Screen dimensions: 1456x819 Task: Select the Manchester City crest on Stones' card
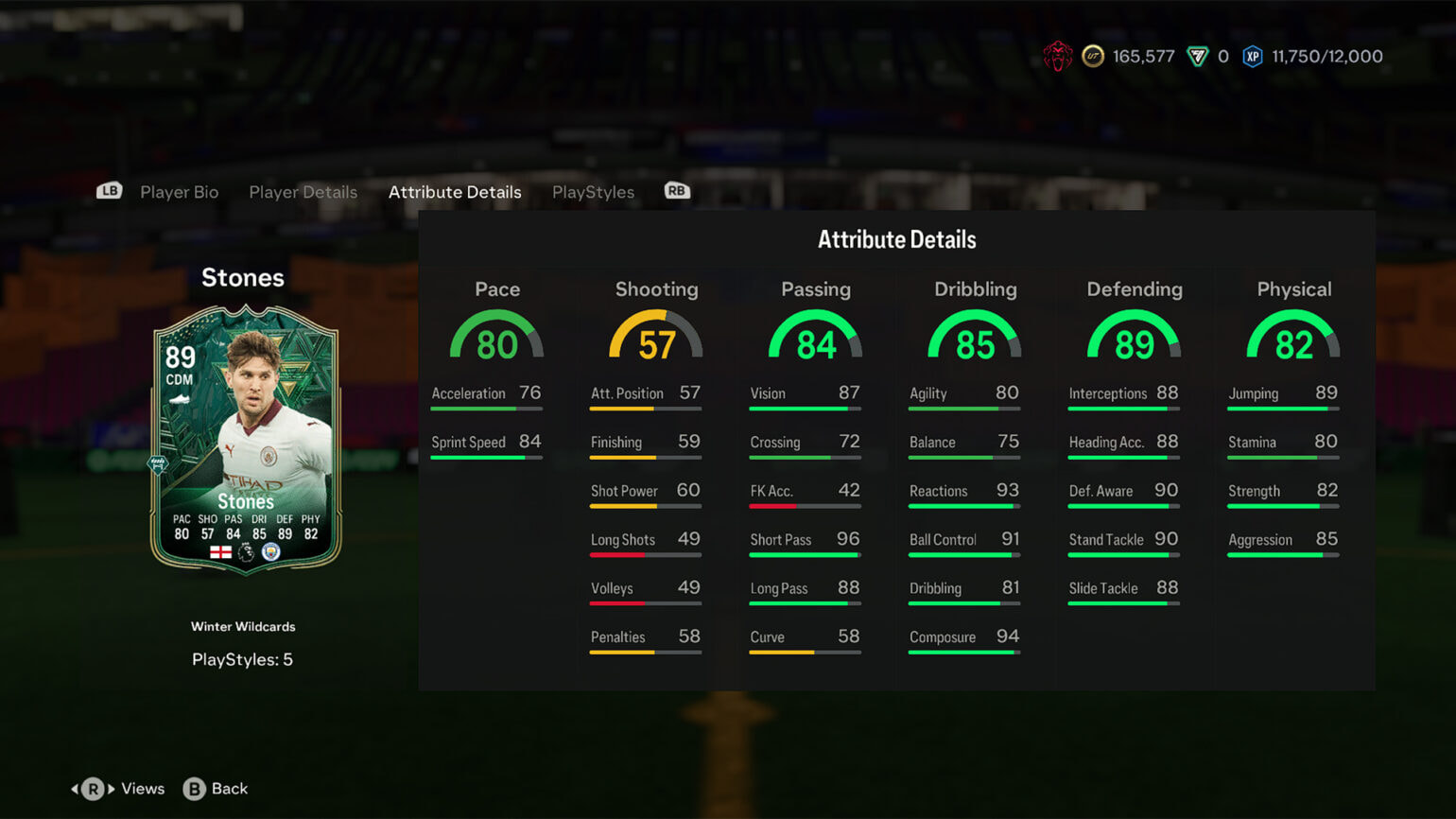pyautogui.click(x=271, y=552)
